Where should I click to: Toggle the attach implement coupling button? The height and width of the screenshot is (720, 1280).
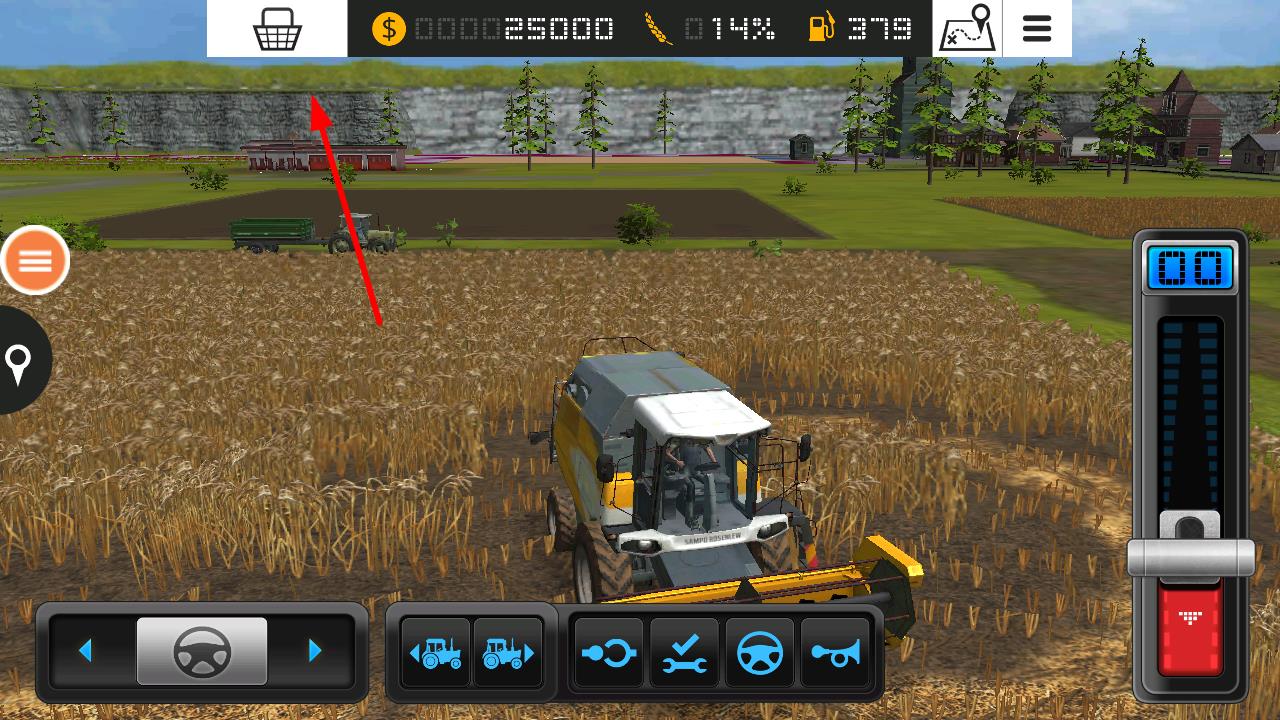point(609,654)
